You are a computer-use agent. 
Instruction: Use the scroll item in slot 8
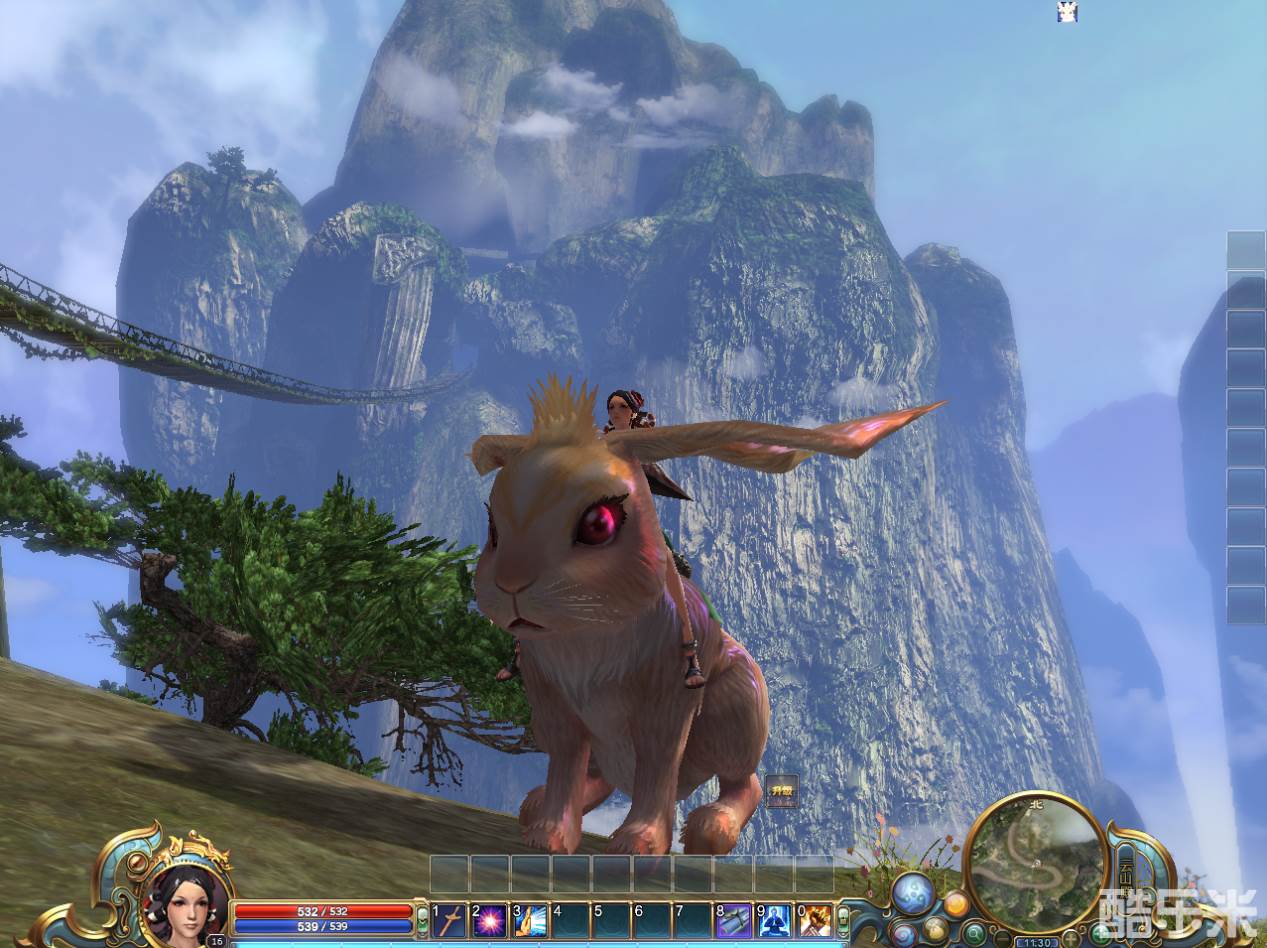734,920
